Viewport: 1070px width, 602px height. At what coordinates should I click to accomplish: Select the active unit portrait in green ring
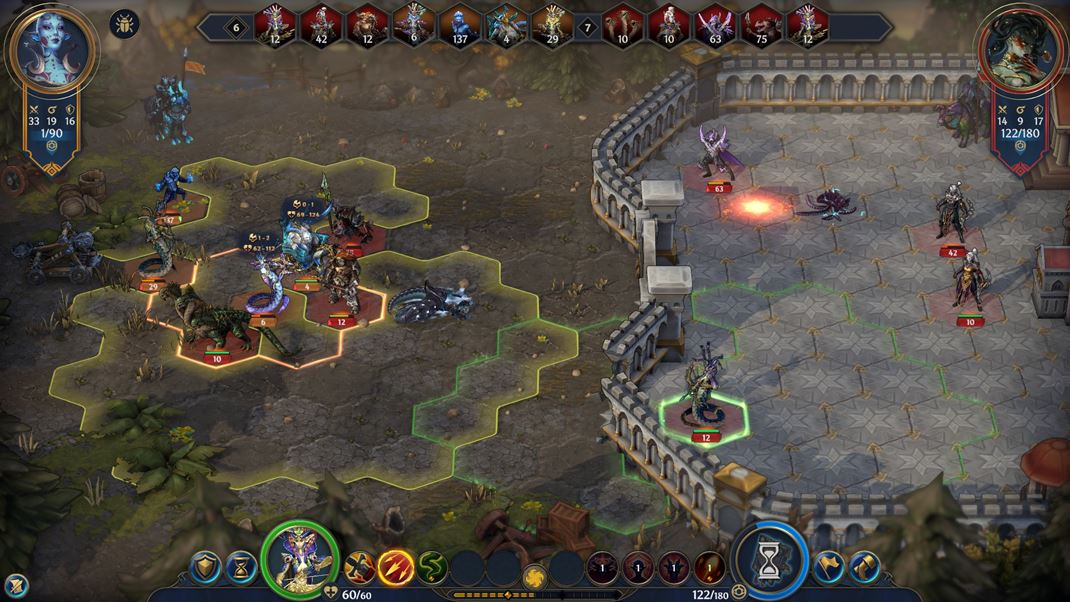click(299, 559)
